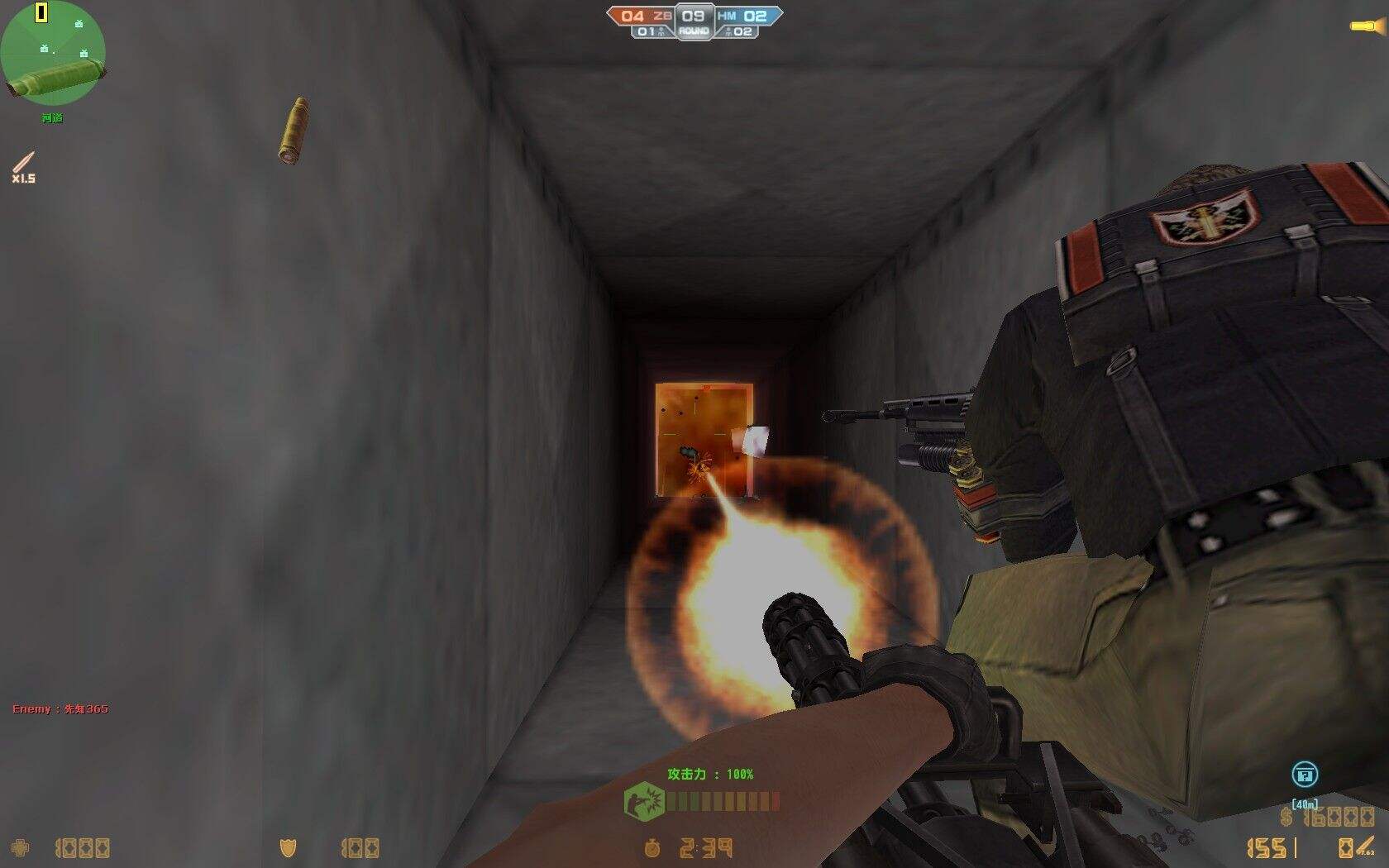Expand the HM sub-score showing 02
Viewport: 1389px width, 868px height.
coord(742,31)
